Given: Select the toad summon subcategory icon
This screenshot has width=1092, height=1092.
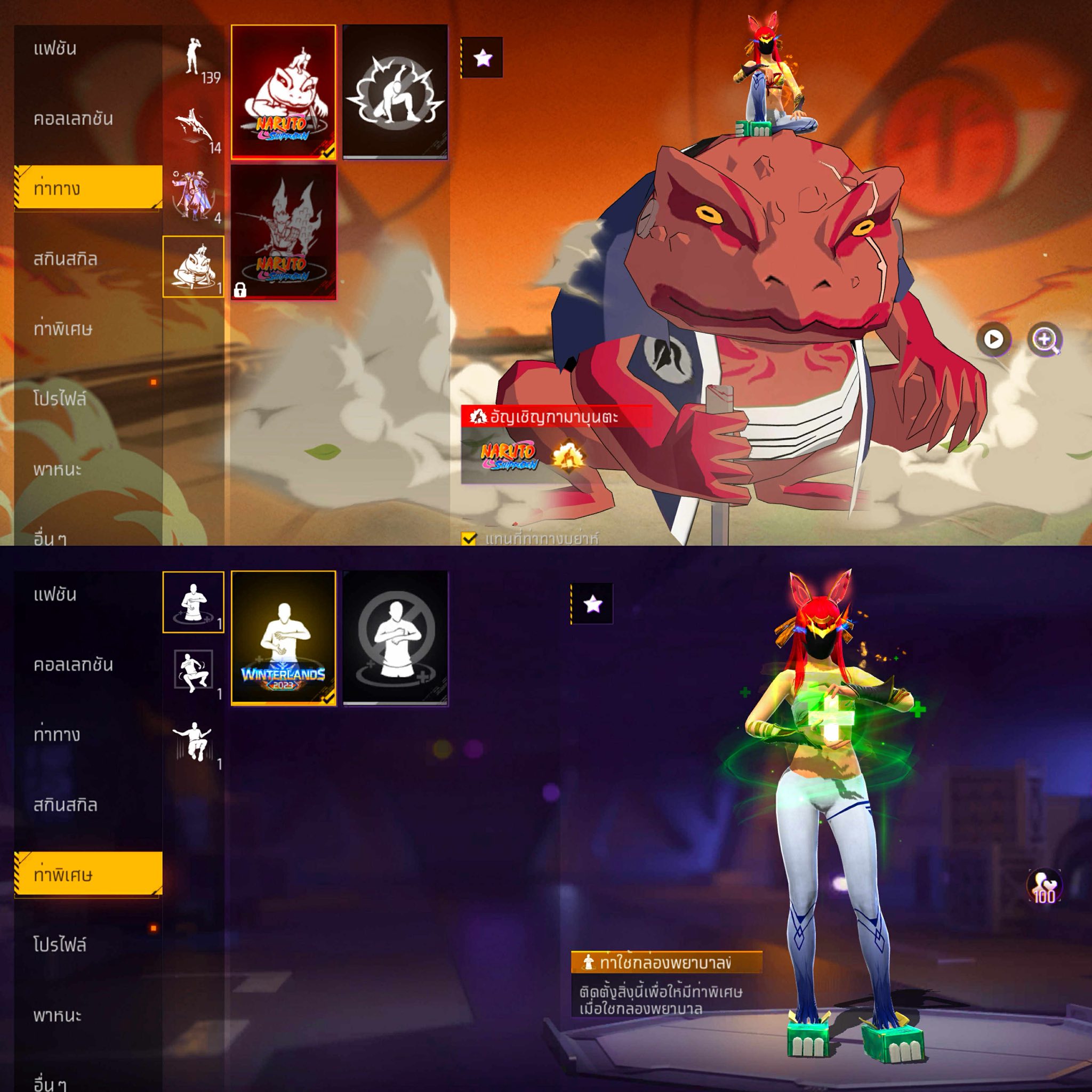Looking at the screenshot, I should pyautogui.click(x=194, y=267).
